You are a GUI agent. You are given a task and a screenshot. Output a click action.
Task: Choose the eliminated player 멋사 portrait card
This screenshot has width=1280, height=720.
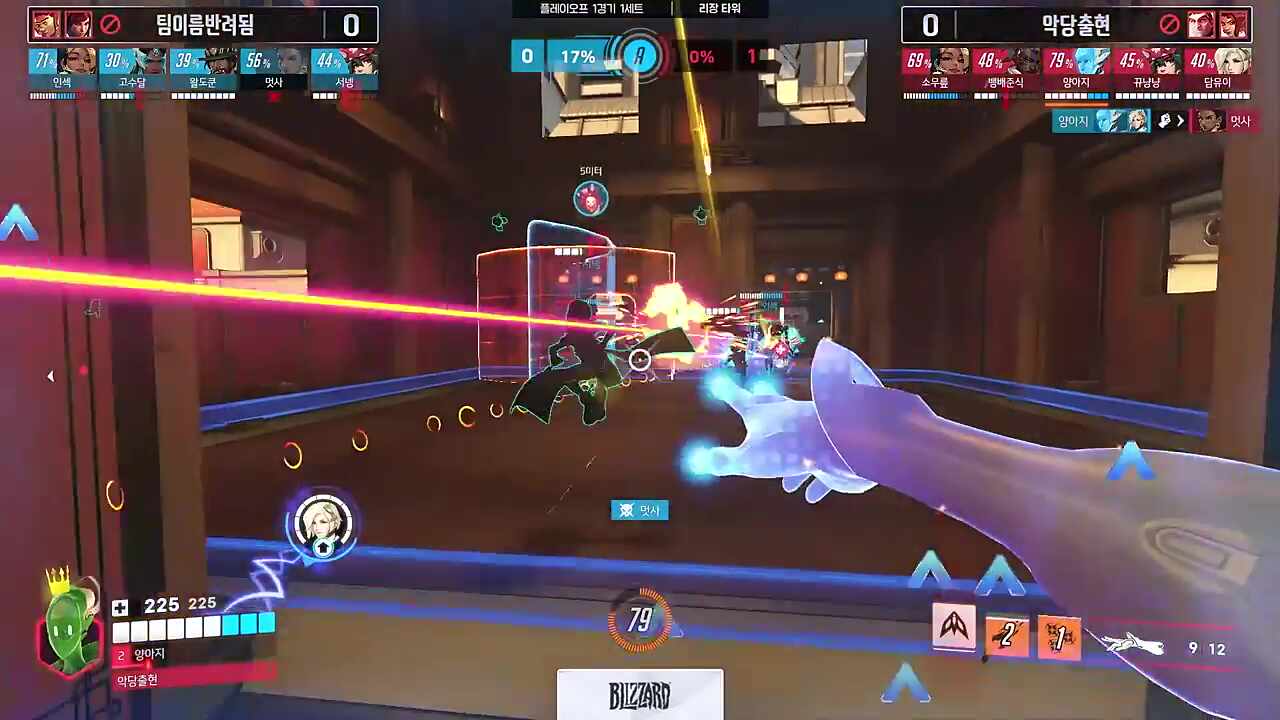tap(274, 70)
